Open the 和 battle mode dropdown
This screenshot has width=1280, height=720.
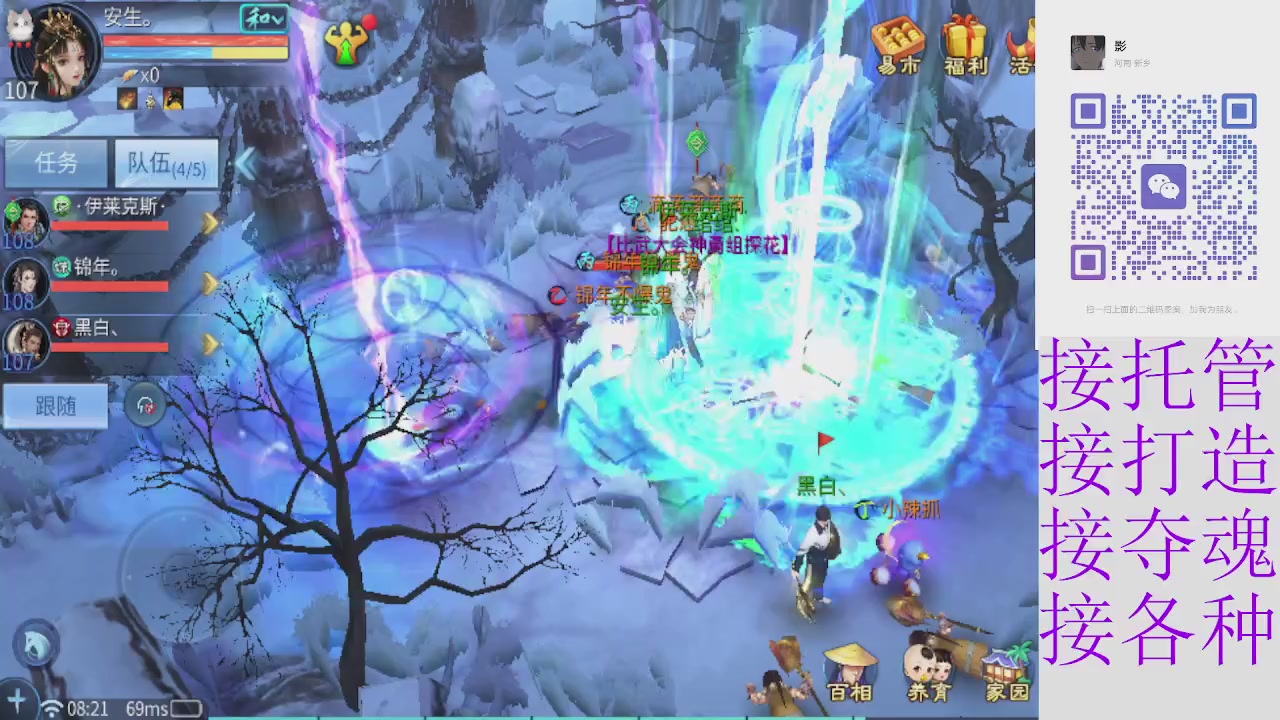pyautogui.click(x=264, y=18)
